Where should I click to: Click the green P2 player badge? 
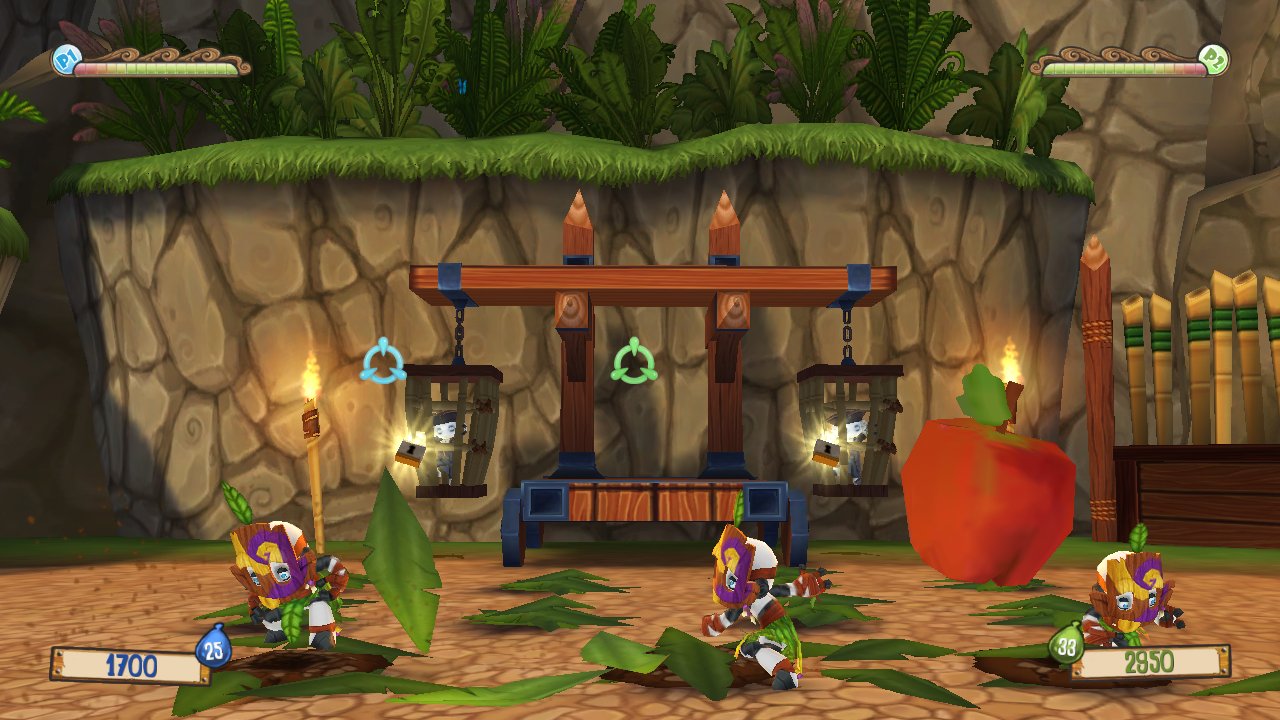point(1214,59)
